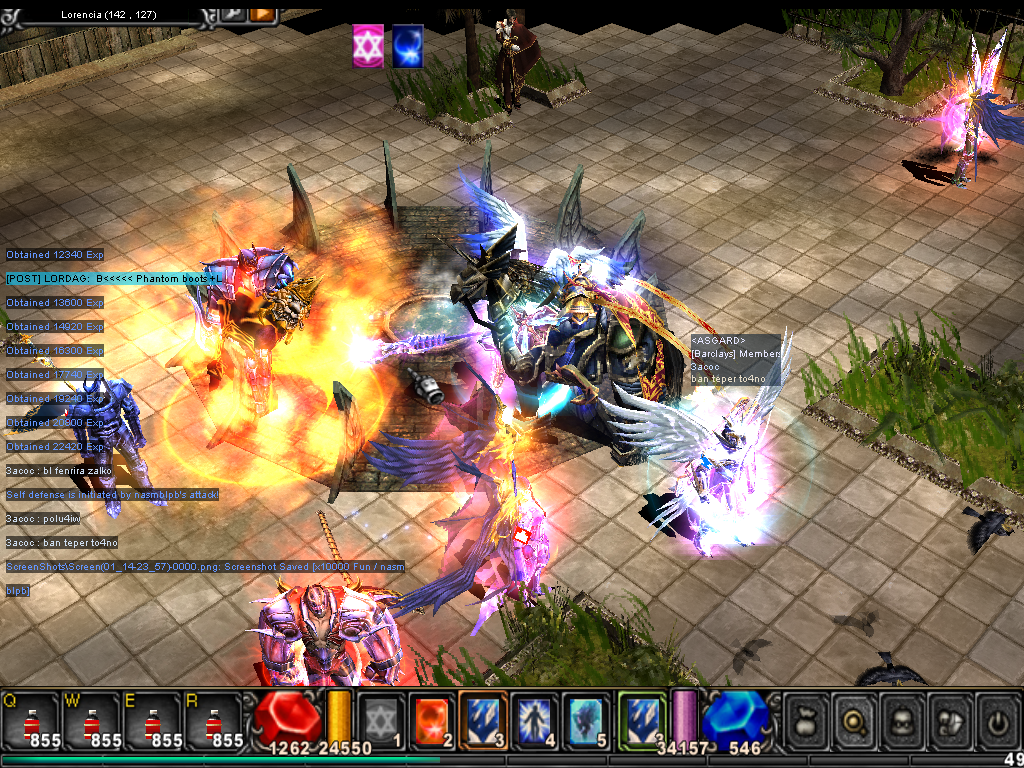Click the pink hexagram buff icon
Viewport: 1024px width, 768px height.
[368, 47]
